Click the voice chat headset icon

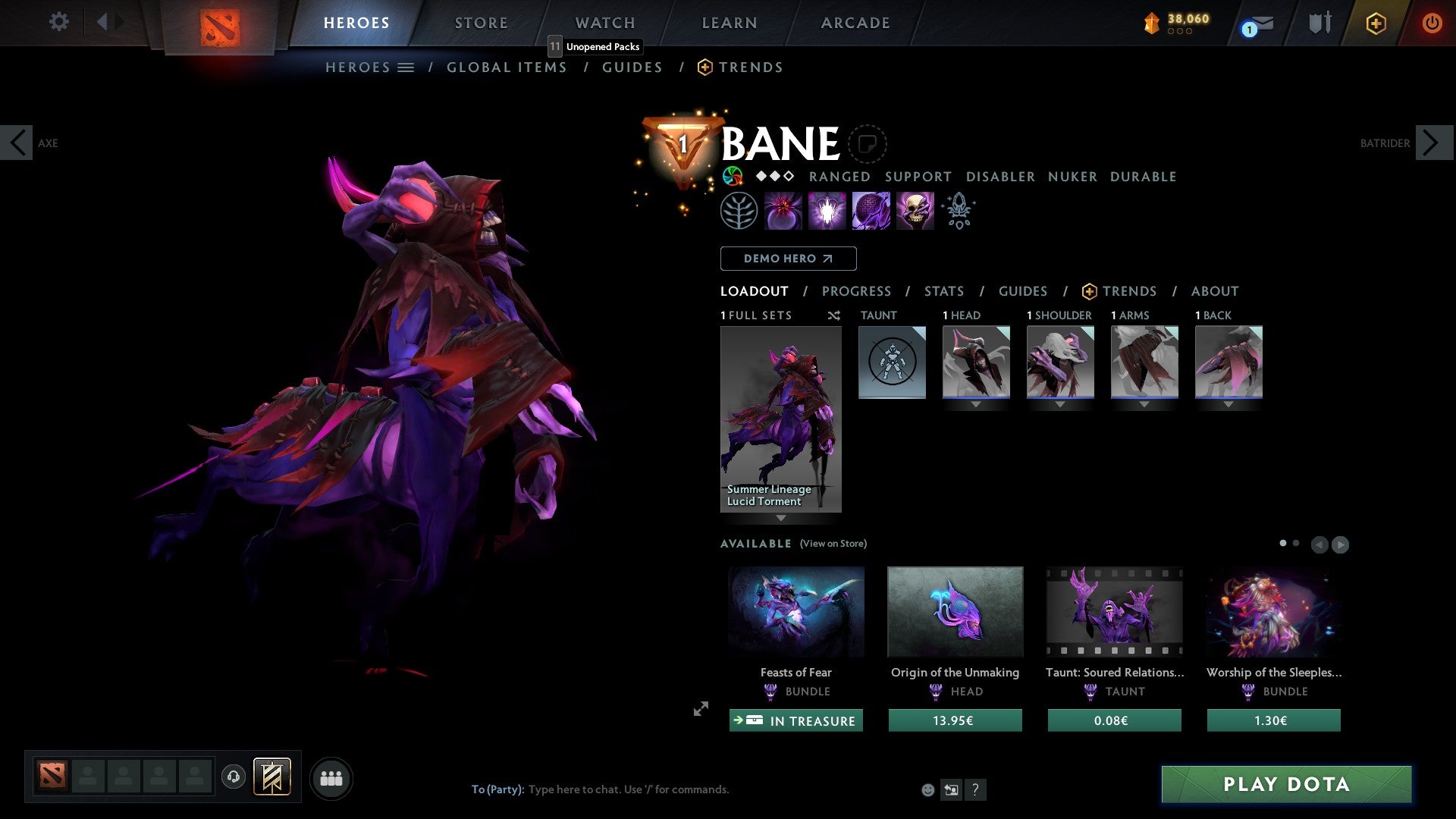(x=234, y=778)
